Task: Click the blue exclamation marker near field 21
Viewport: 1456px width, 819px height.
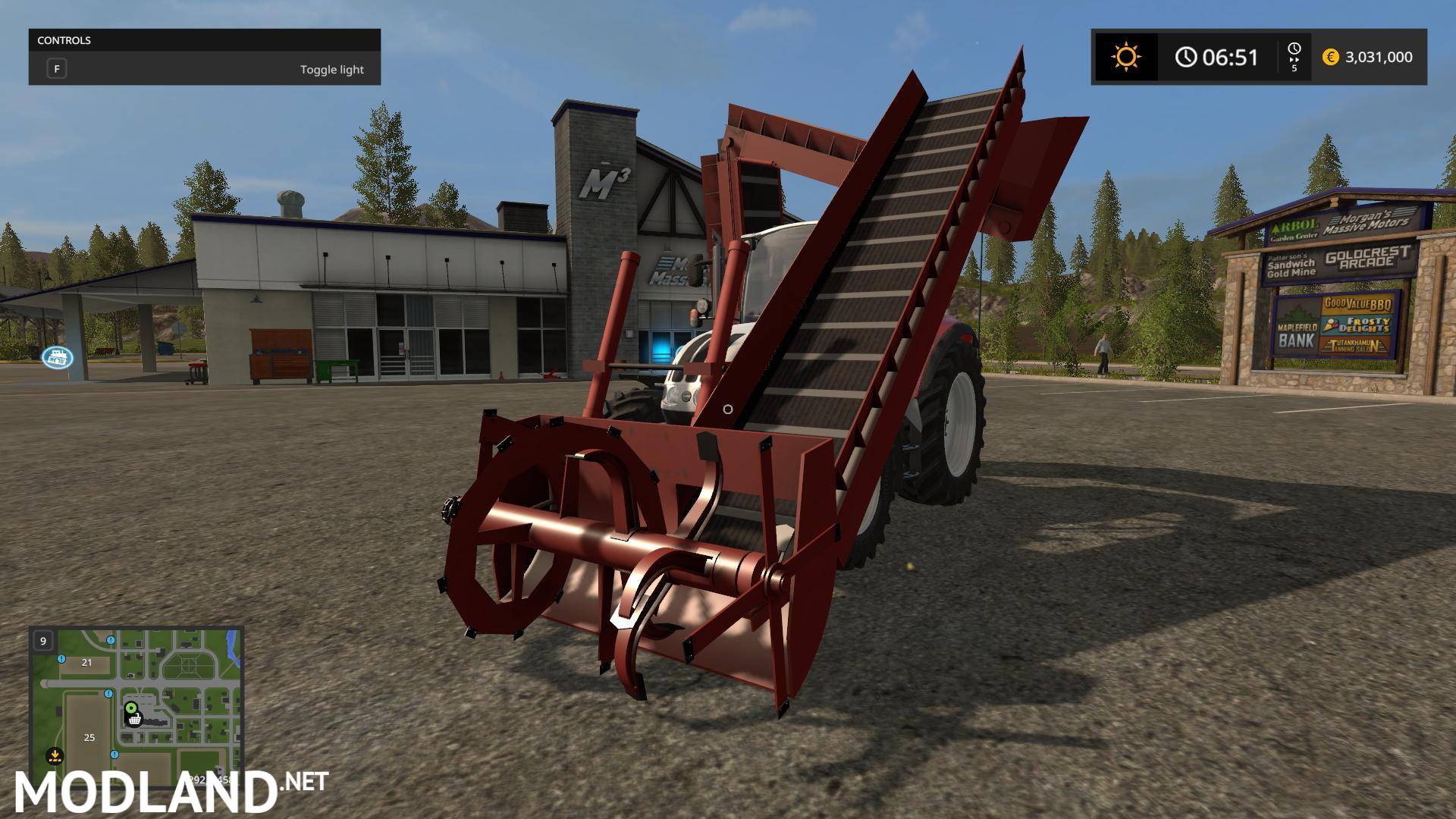Action: tap(61, 659)
